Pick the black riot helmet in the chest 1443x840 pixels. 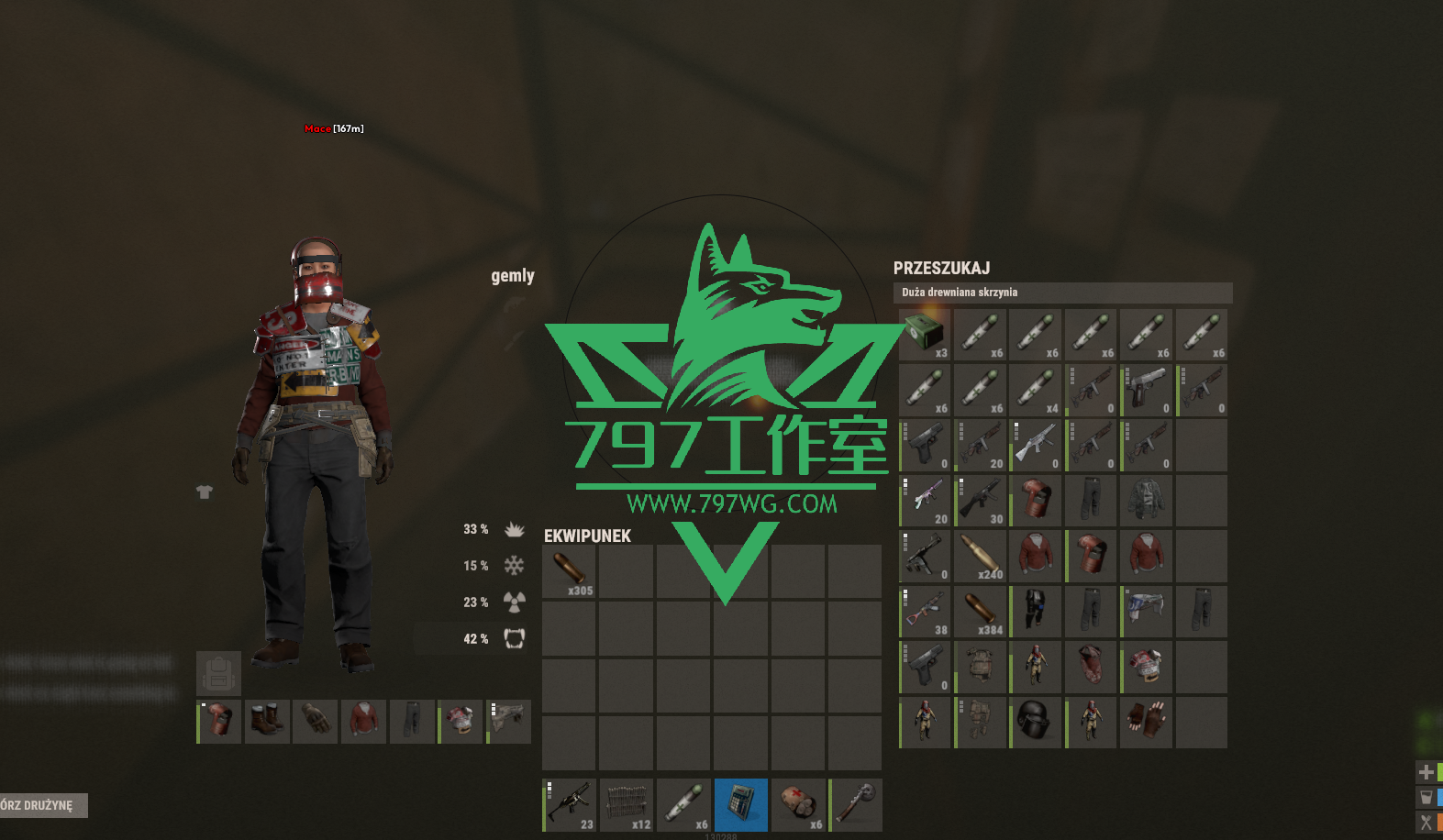click(1036, 722)
